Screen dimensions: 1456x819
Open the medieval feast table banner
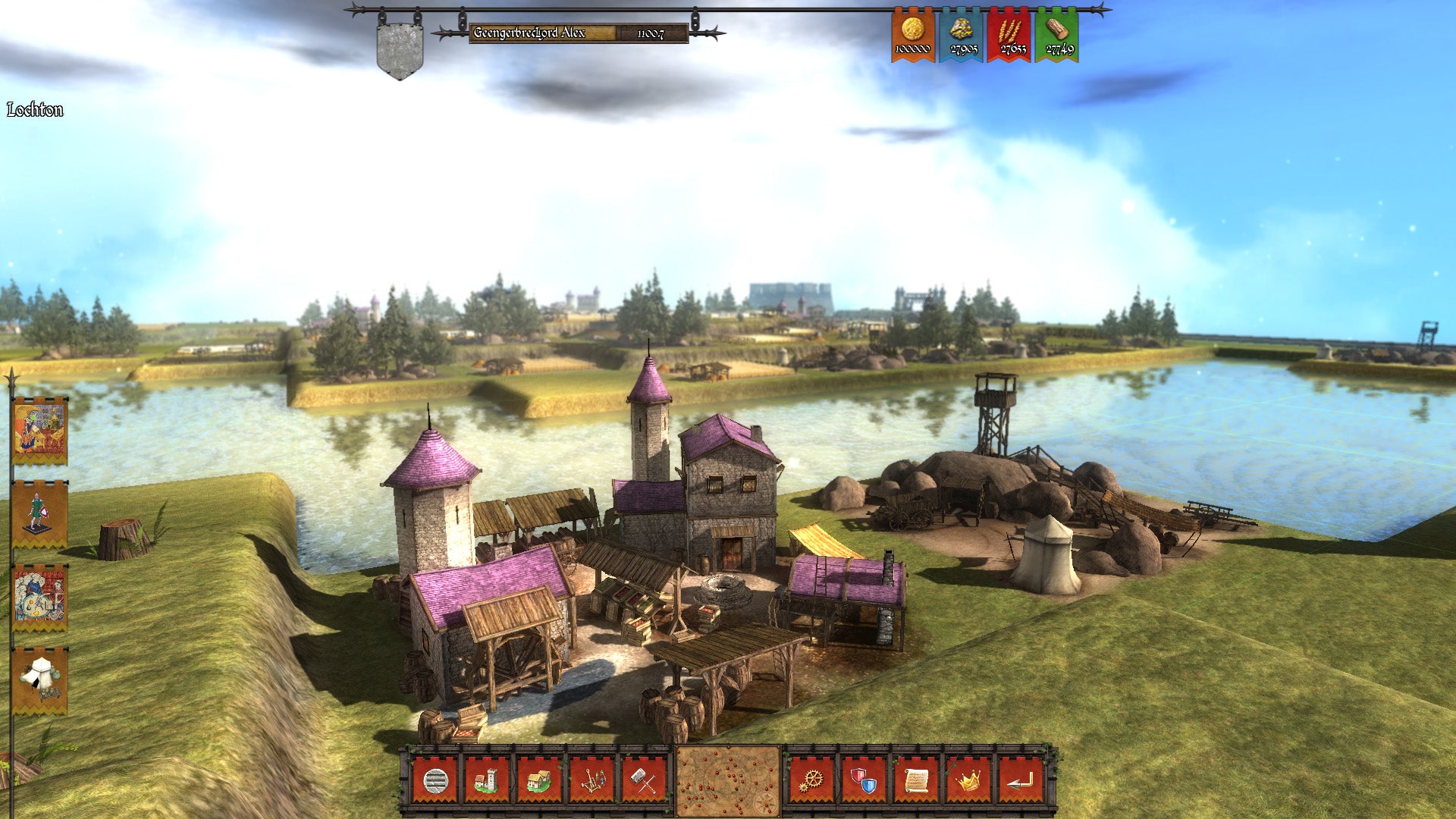point(40,598)
